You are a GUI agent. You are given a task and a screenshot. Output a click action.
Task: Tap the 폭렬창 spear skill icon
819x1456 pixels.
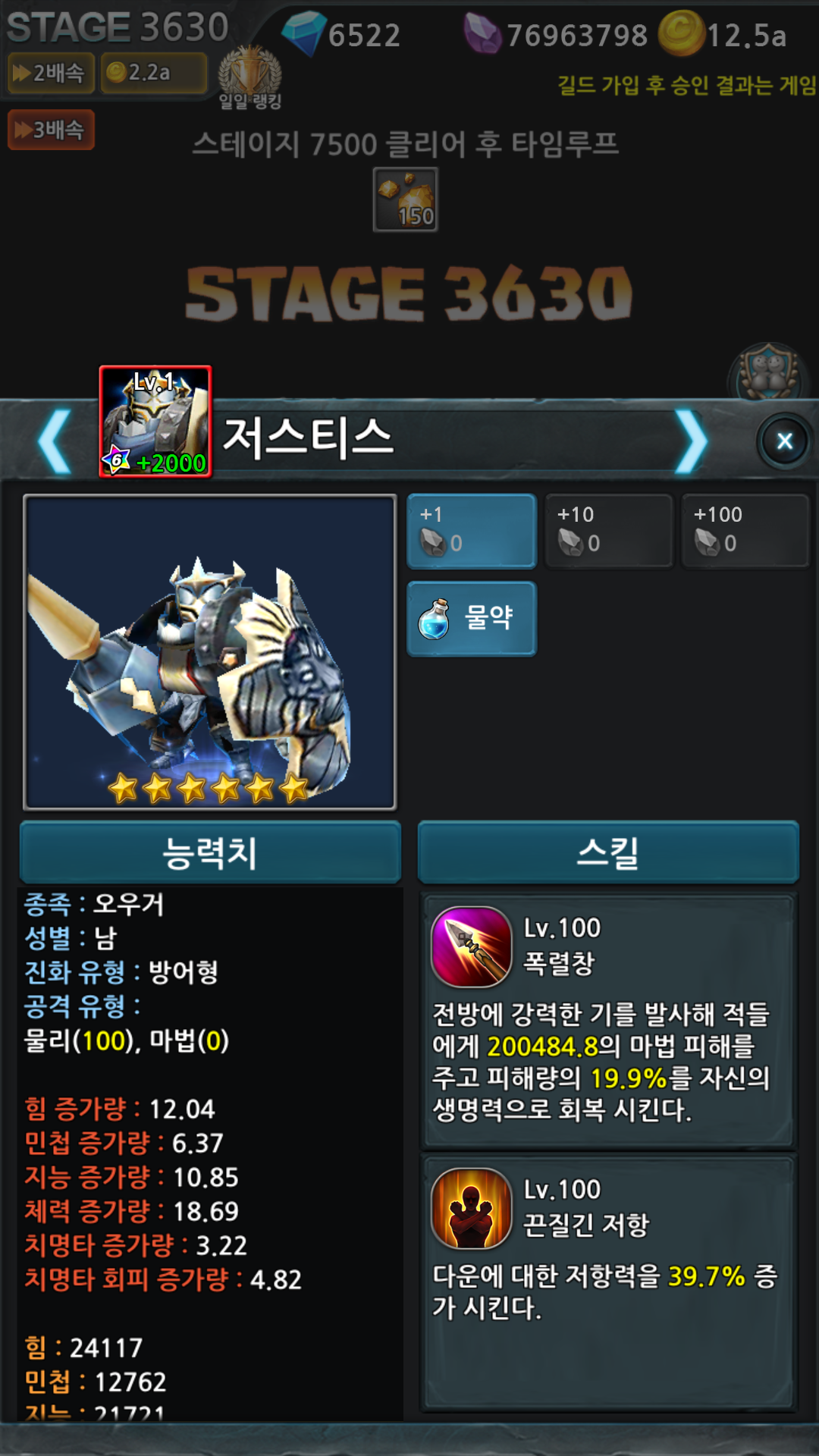(472, 946)
